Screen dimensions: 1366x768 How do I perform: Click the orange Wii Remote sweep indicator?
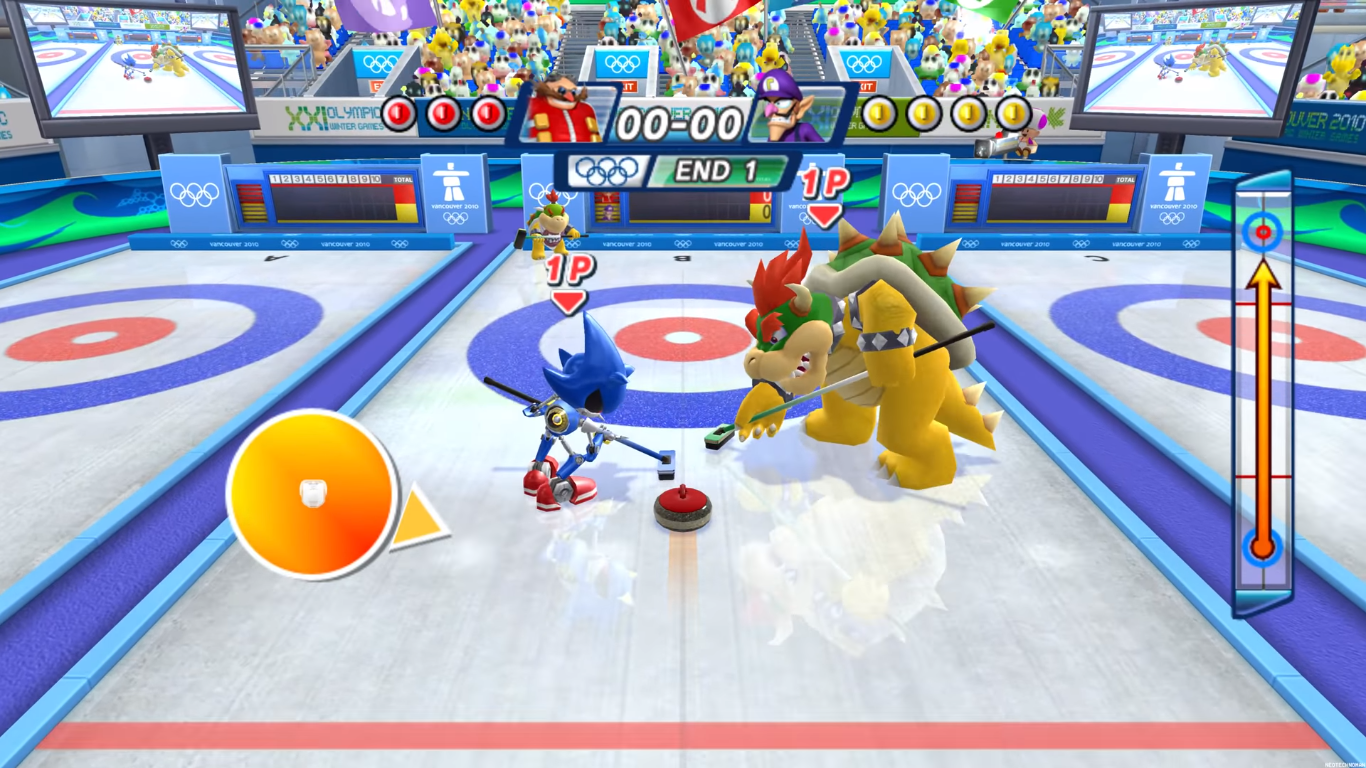coord(312,494)
